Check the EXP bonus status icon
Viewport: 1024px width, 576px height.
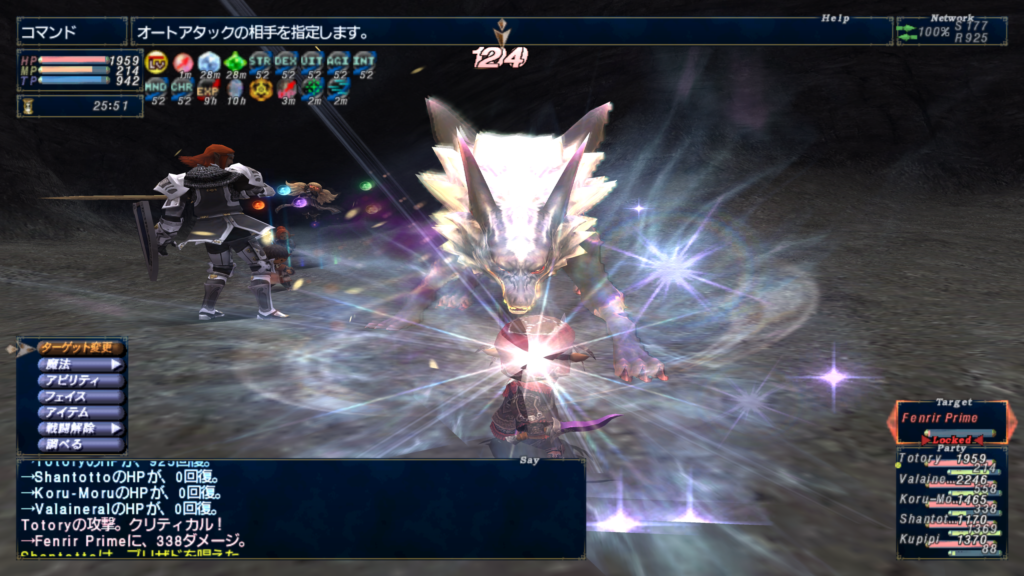point(208,90)
